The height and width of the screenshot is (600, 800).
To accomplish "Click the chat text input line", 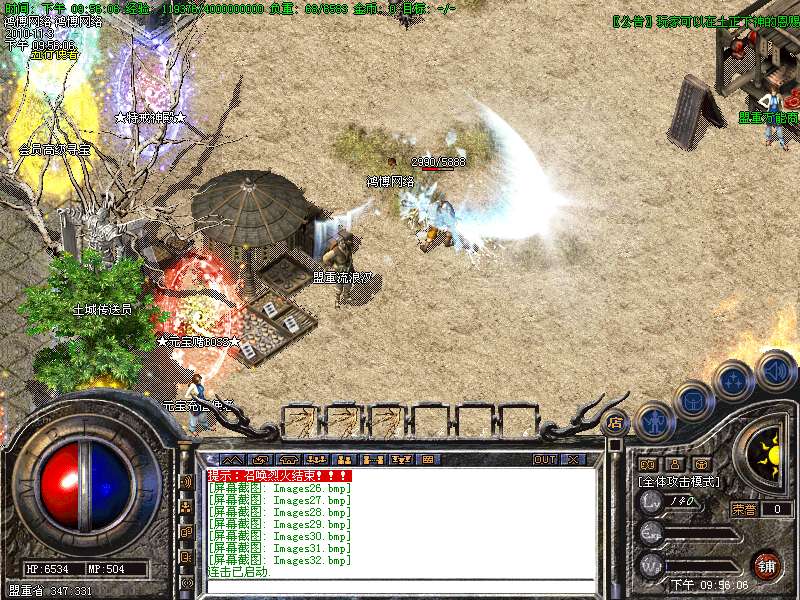I will [400, 586].
